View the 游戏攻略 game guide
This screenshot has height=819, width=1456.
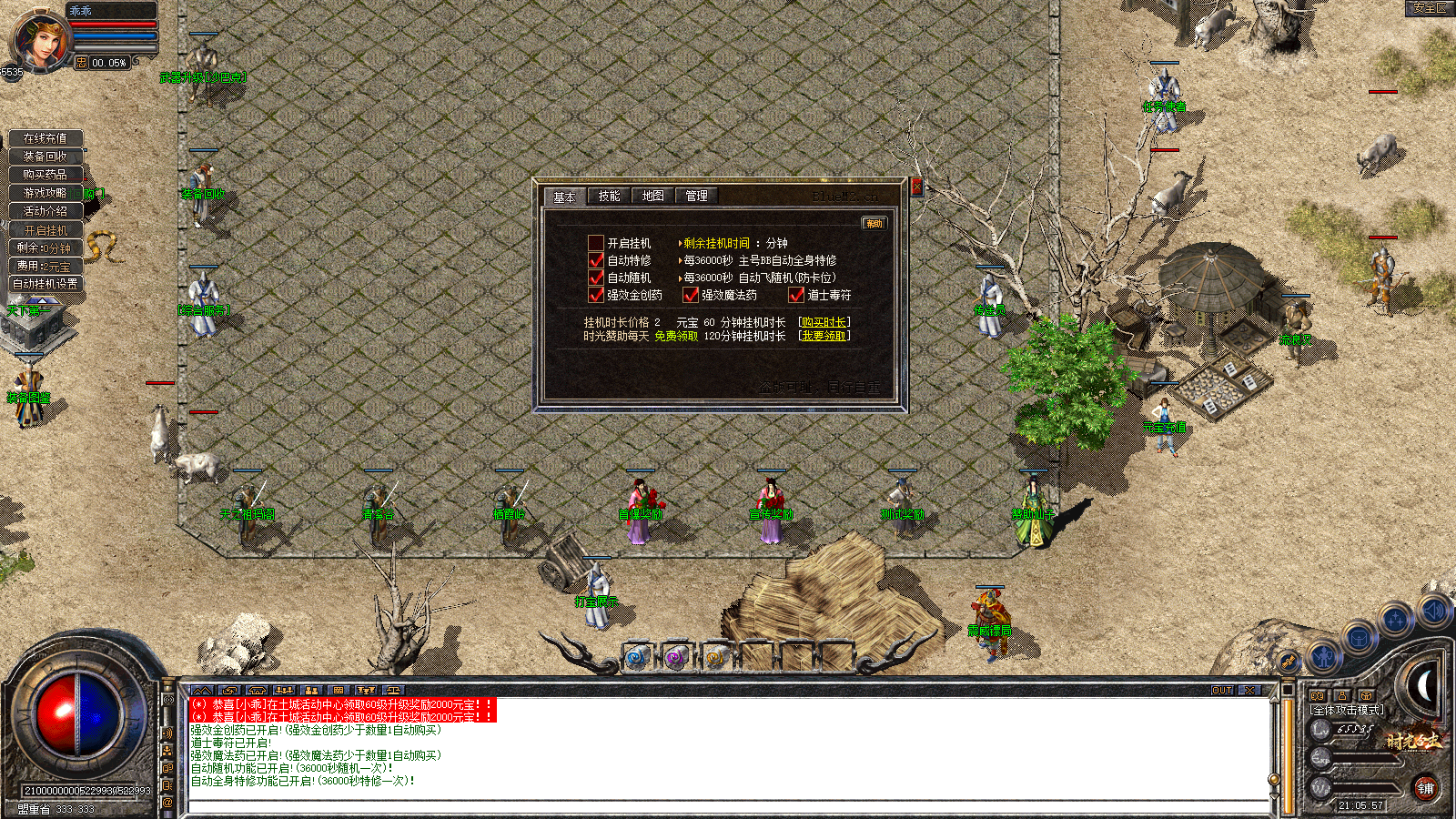48,192
